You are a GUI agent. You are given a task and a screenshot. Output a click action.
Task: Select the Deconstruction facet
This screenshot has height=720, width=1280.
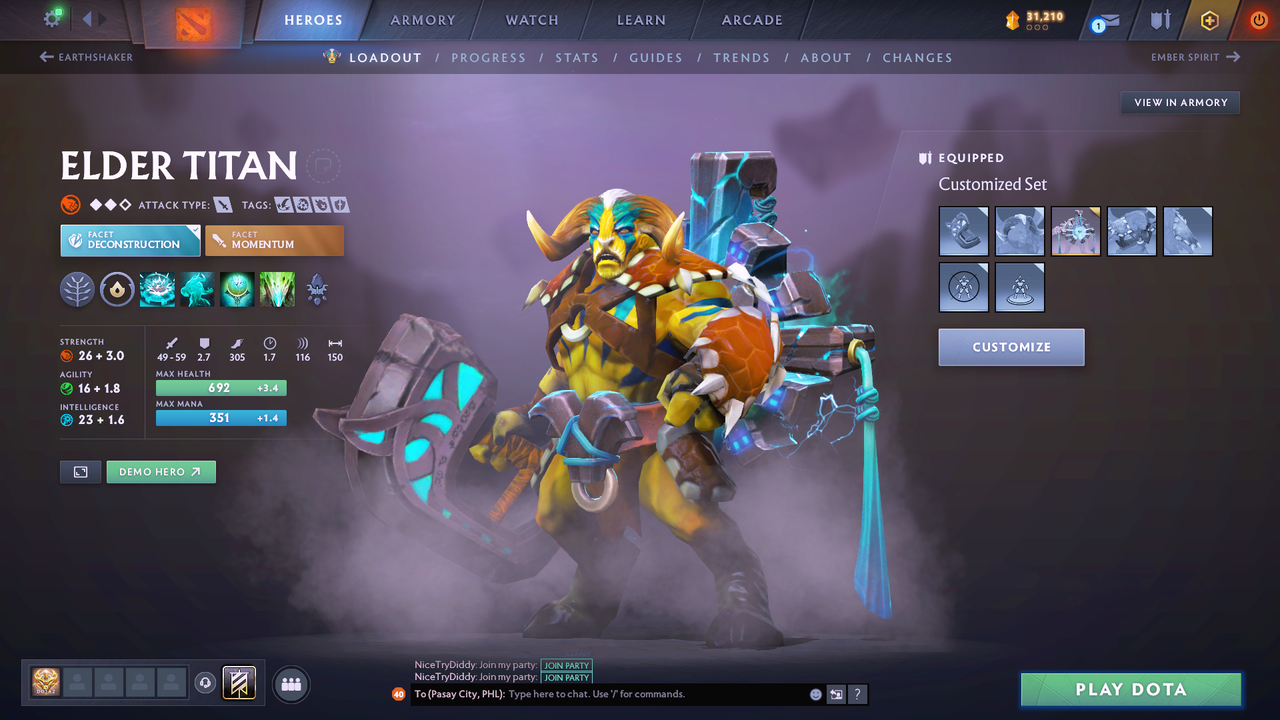pyautogui.click(x=130, y=240)
